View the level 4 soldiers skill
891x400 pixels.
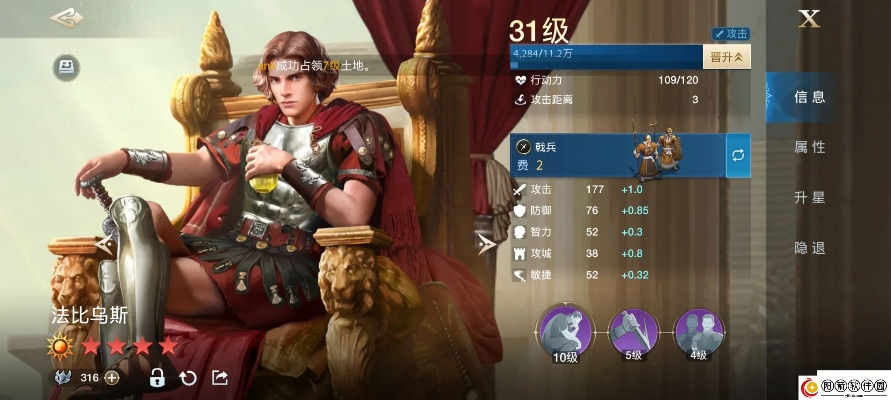pyautogui.click(x=698, y=332)
